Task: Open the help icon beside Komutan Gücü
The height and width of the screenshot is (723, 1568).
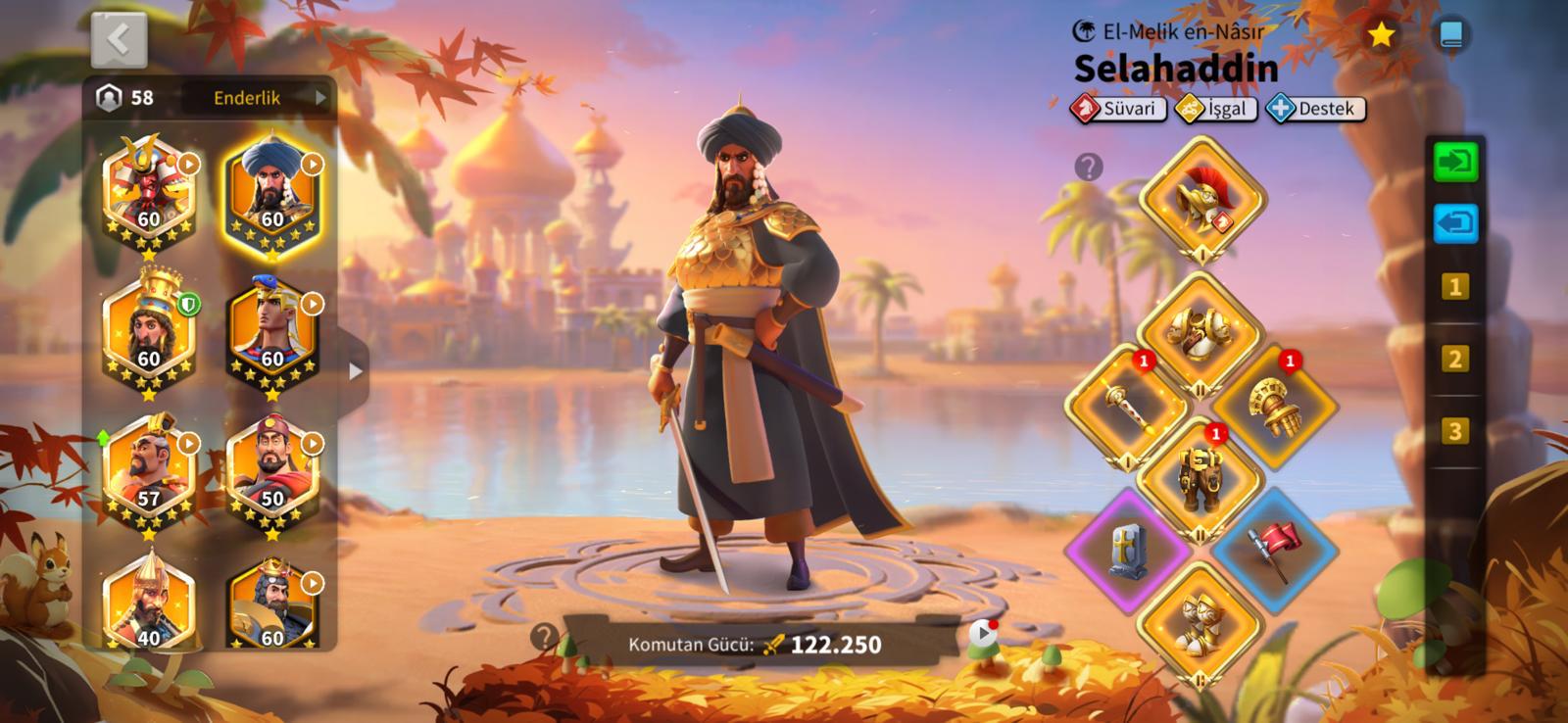Action: tap(543, 638)
